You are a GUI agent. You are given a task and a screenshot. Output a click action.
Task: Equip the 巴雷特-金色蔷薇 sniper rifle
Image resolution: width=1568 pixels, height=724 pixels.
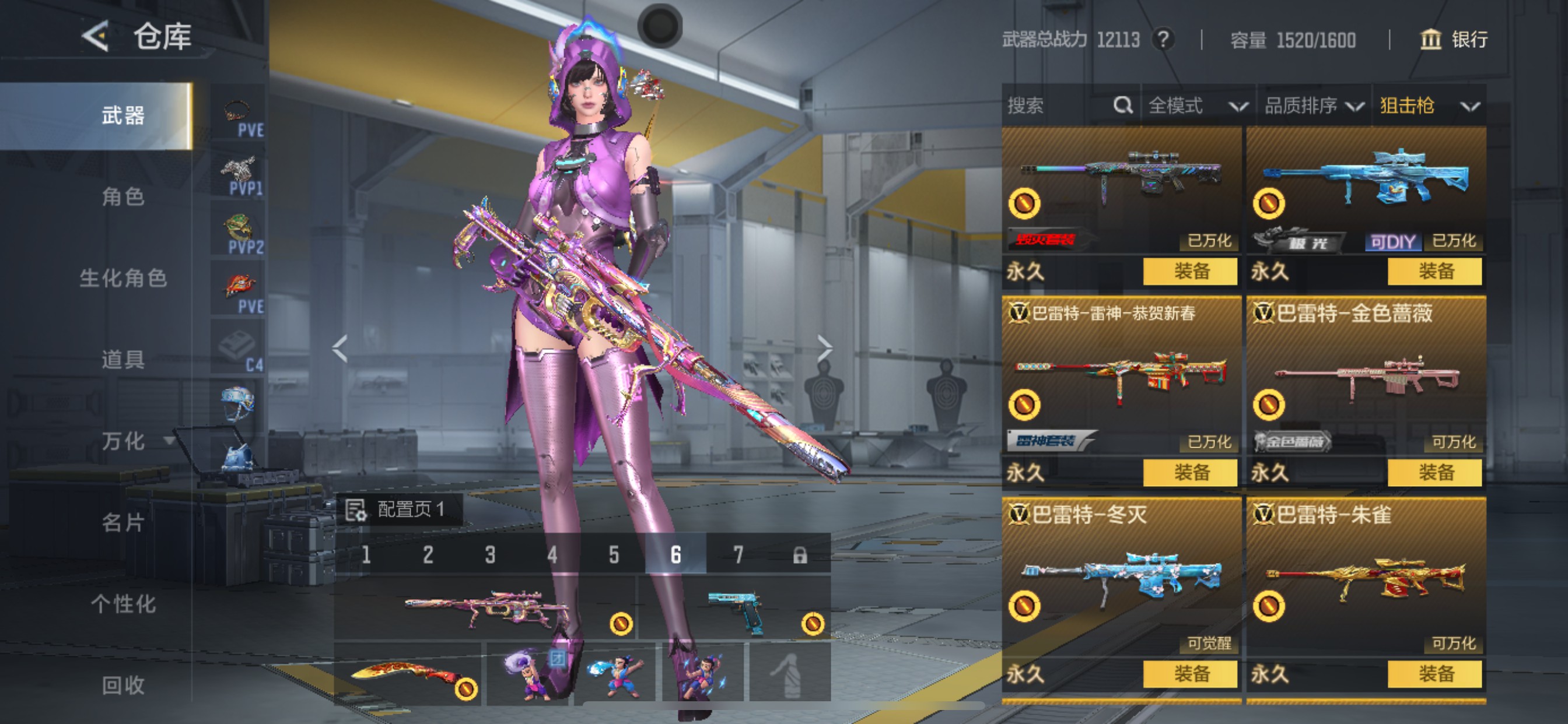click(x=1434, y=472)
